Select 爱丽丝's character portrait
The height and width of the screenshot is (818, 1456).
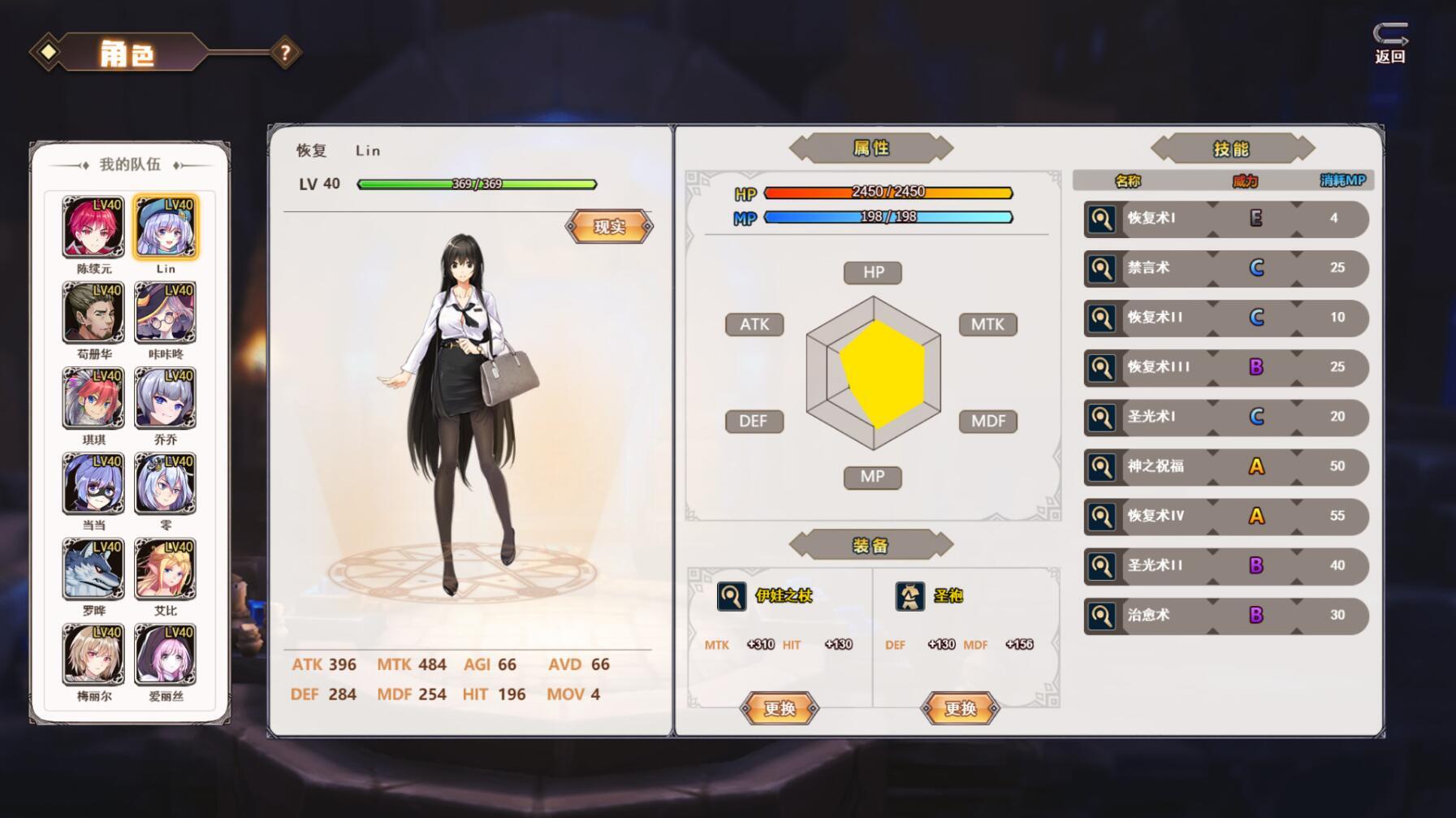tap(166, 655)
